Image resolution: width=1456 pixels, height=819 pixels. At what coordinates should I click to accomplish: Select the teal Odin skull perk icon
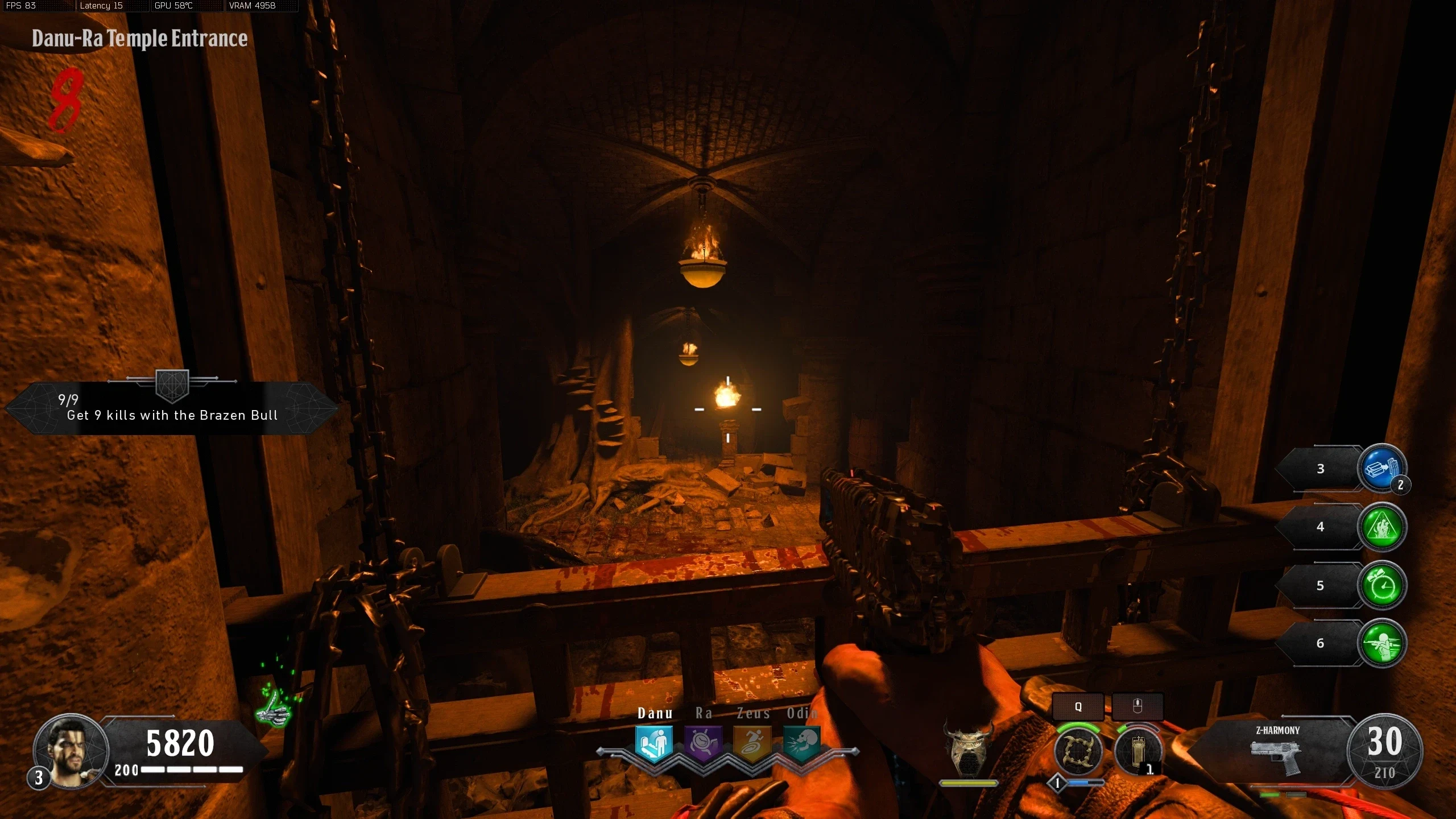pyautogui.click(x=801, y=743)
